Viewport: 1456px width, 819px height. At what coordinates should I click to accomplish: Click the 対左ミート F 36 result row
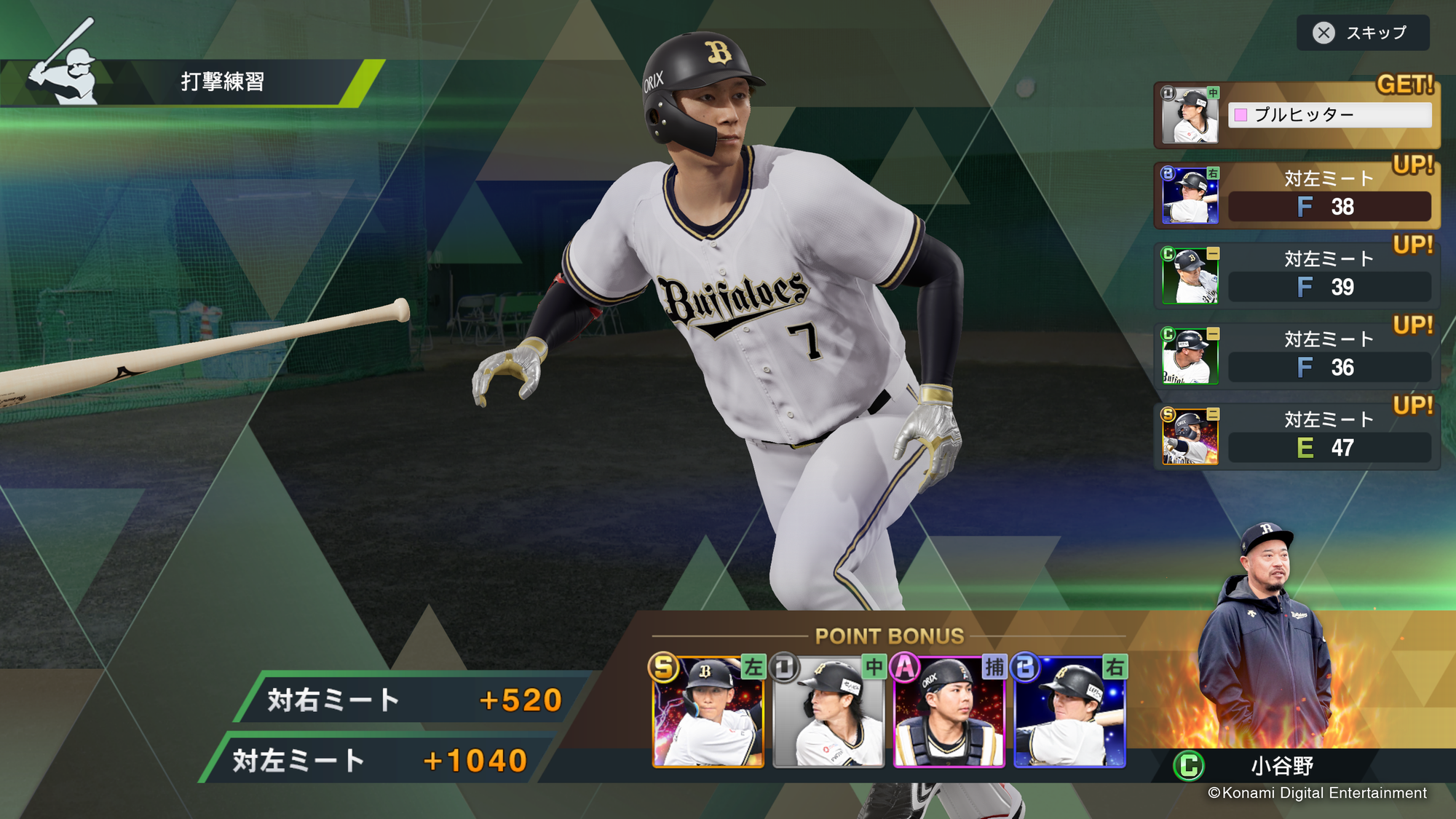[x=1297, y=356]
